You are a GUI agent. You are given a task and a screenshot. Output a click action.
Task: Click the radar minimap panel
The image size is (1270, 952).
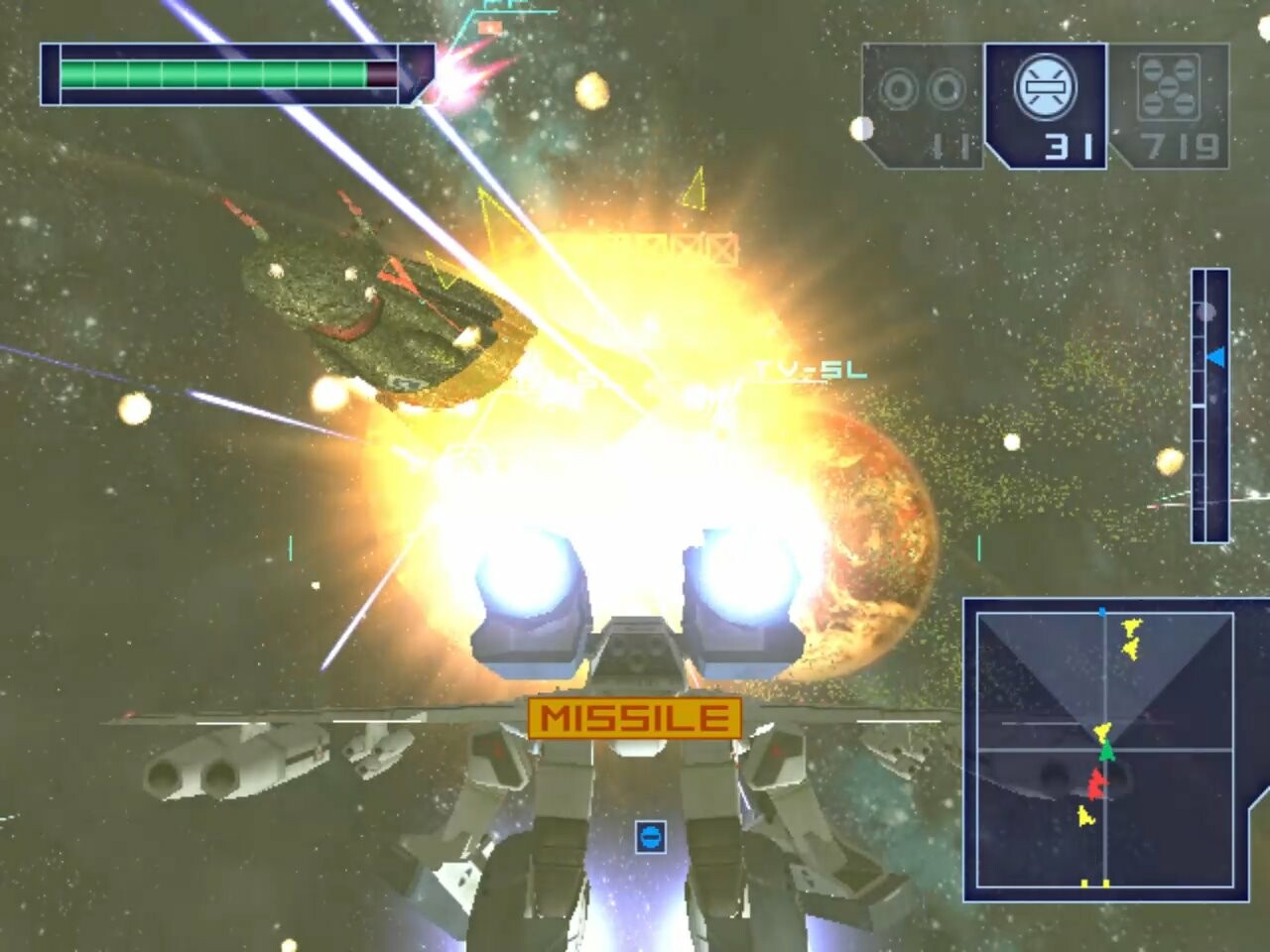pyautogui.click(x=1104, y=749)
